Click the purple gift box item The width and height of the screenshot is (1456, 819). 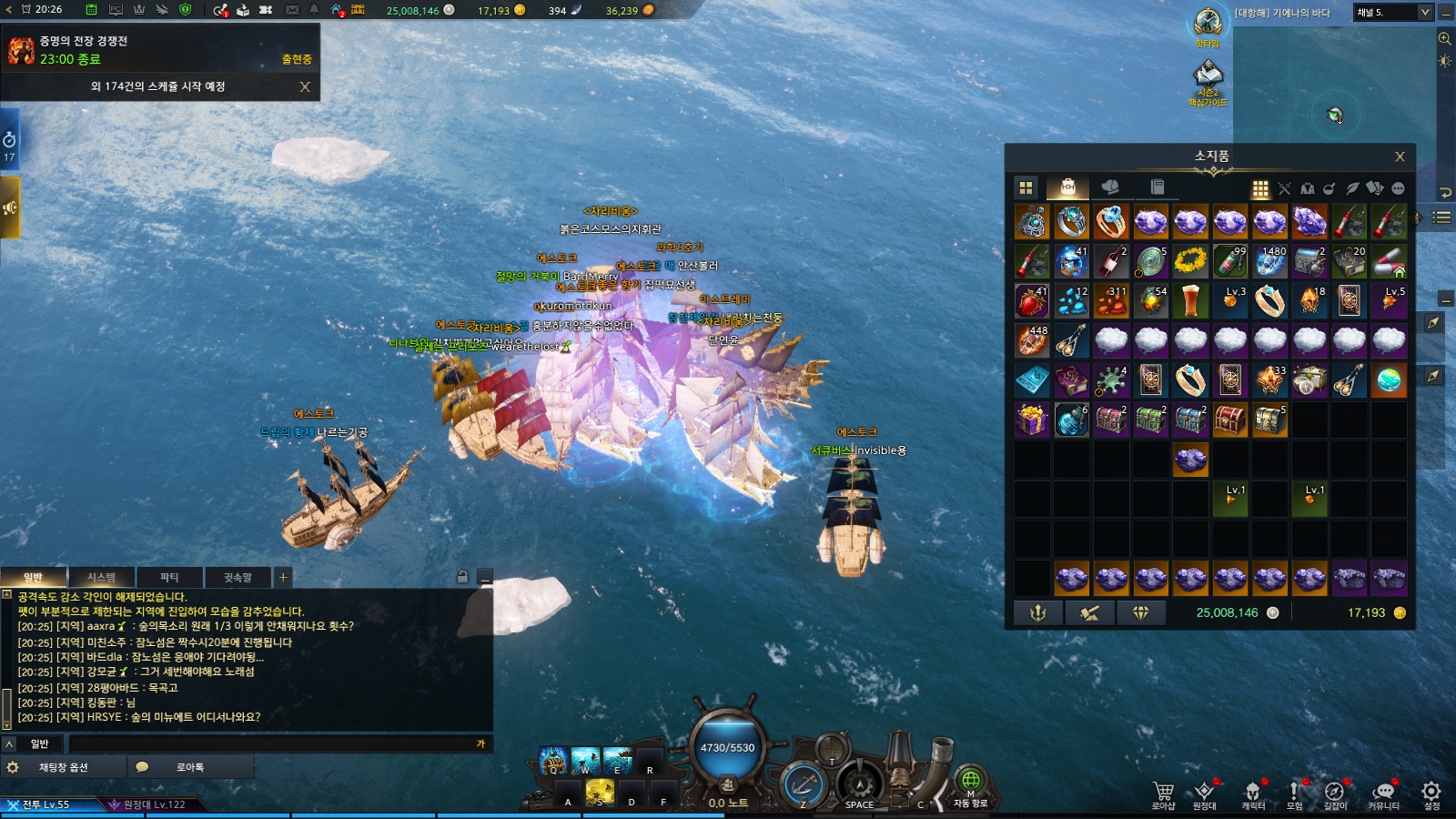point(1032,420)
